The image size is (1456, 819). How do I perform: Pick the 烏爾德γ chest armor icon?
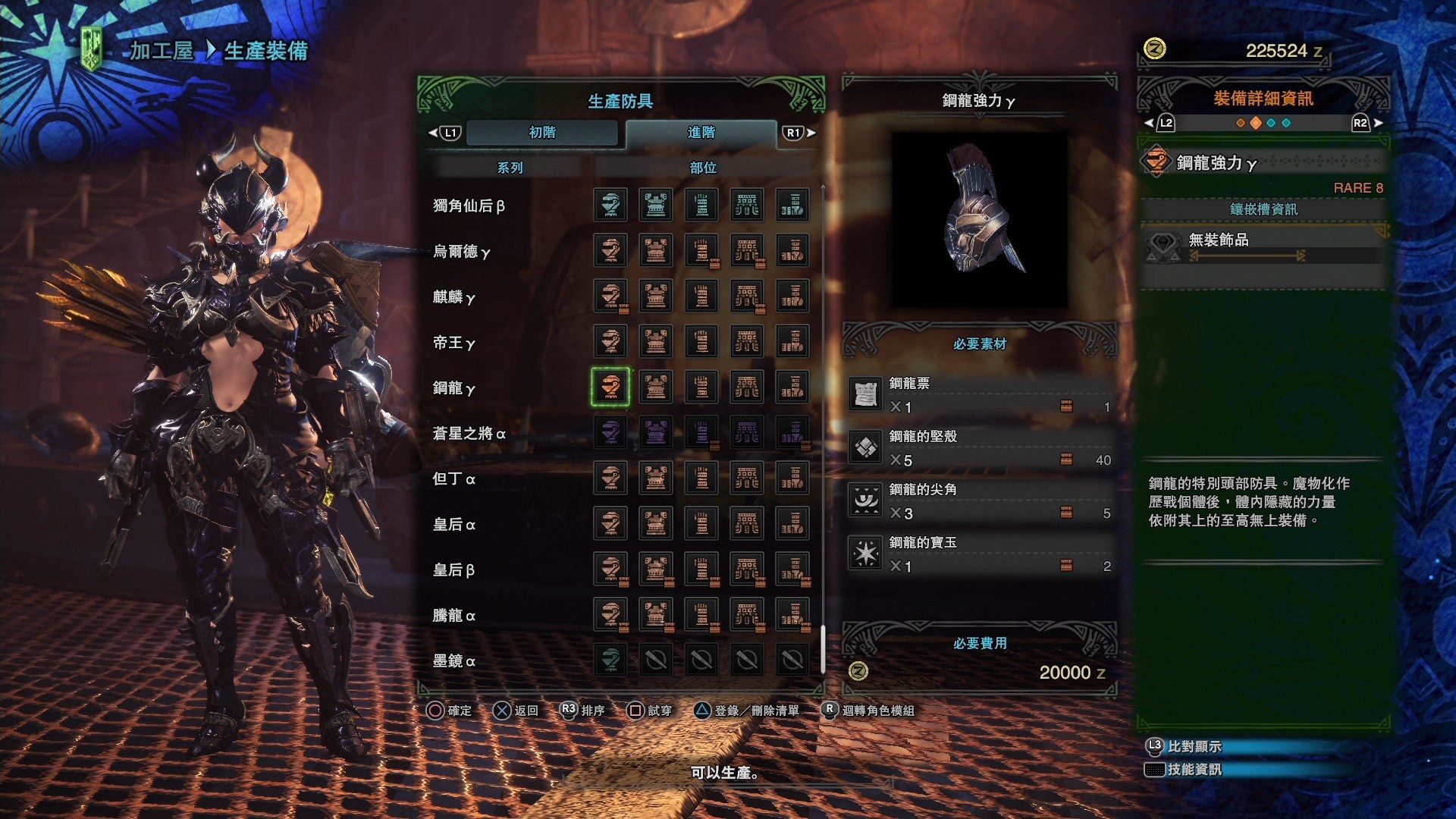[656, 251]
